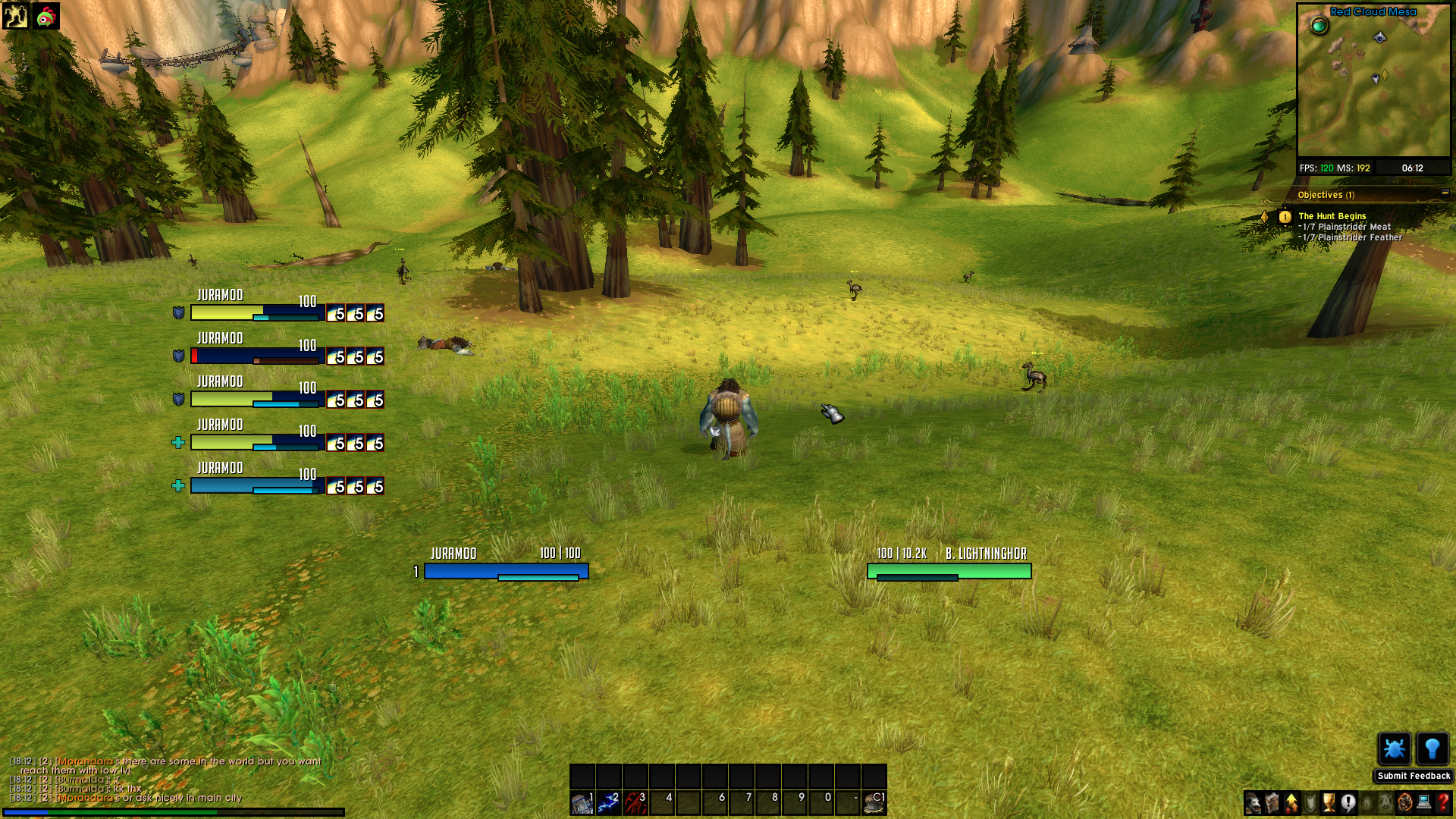
Task: Use the red beast ability in slot 3
Action: coord(635,802)
